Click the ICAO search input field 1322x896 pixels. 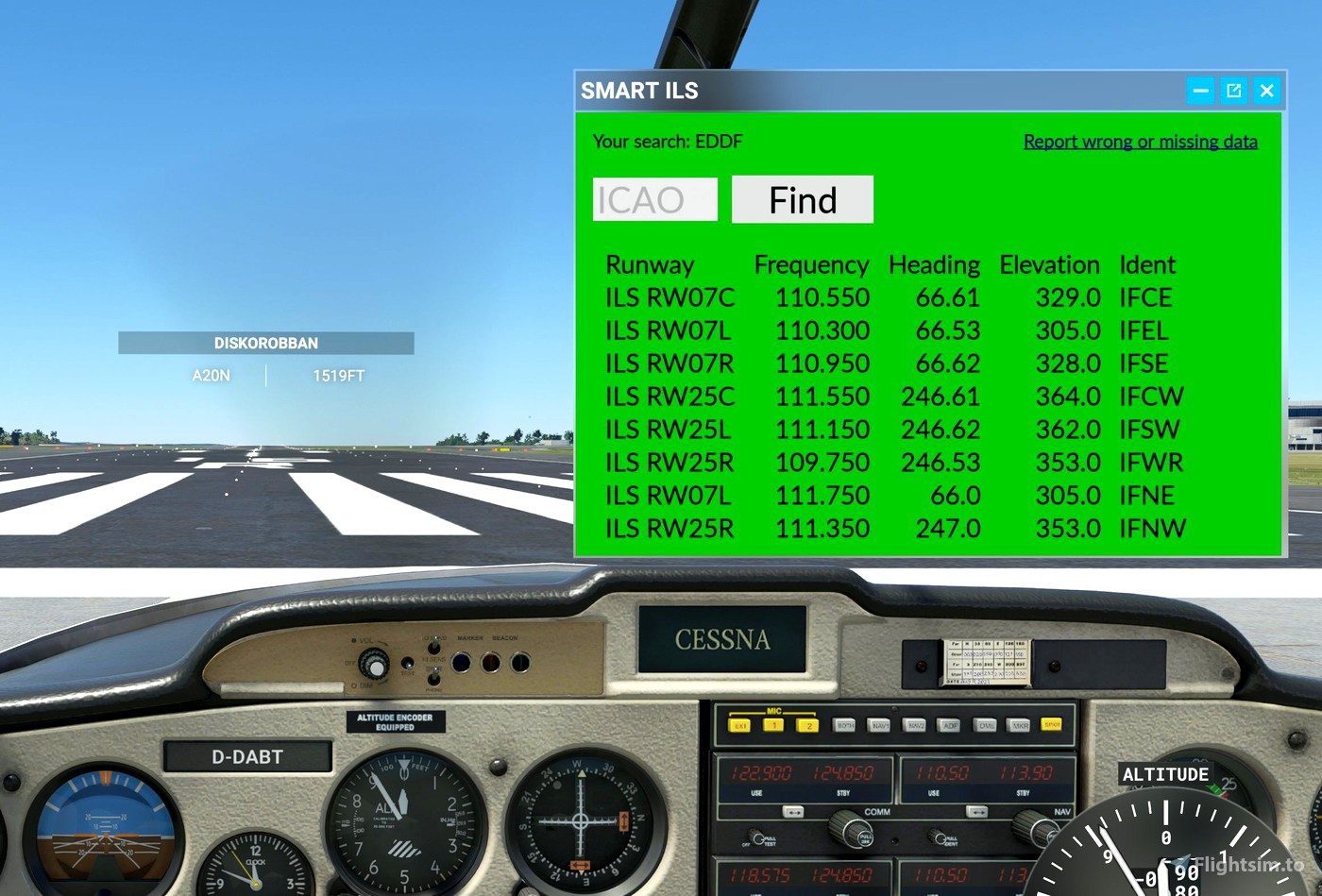654,199
